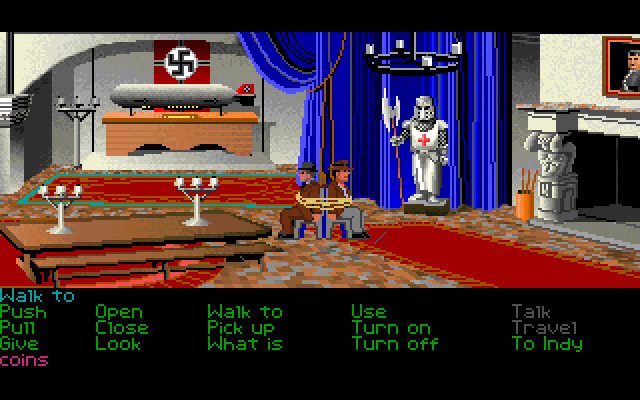Choose the Turn on verb
This screenshot has height=400, width=640.
(391, 328)
